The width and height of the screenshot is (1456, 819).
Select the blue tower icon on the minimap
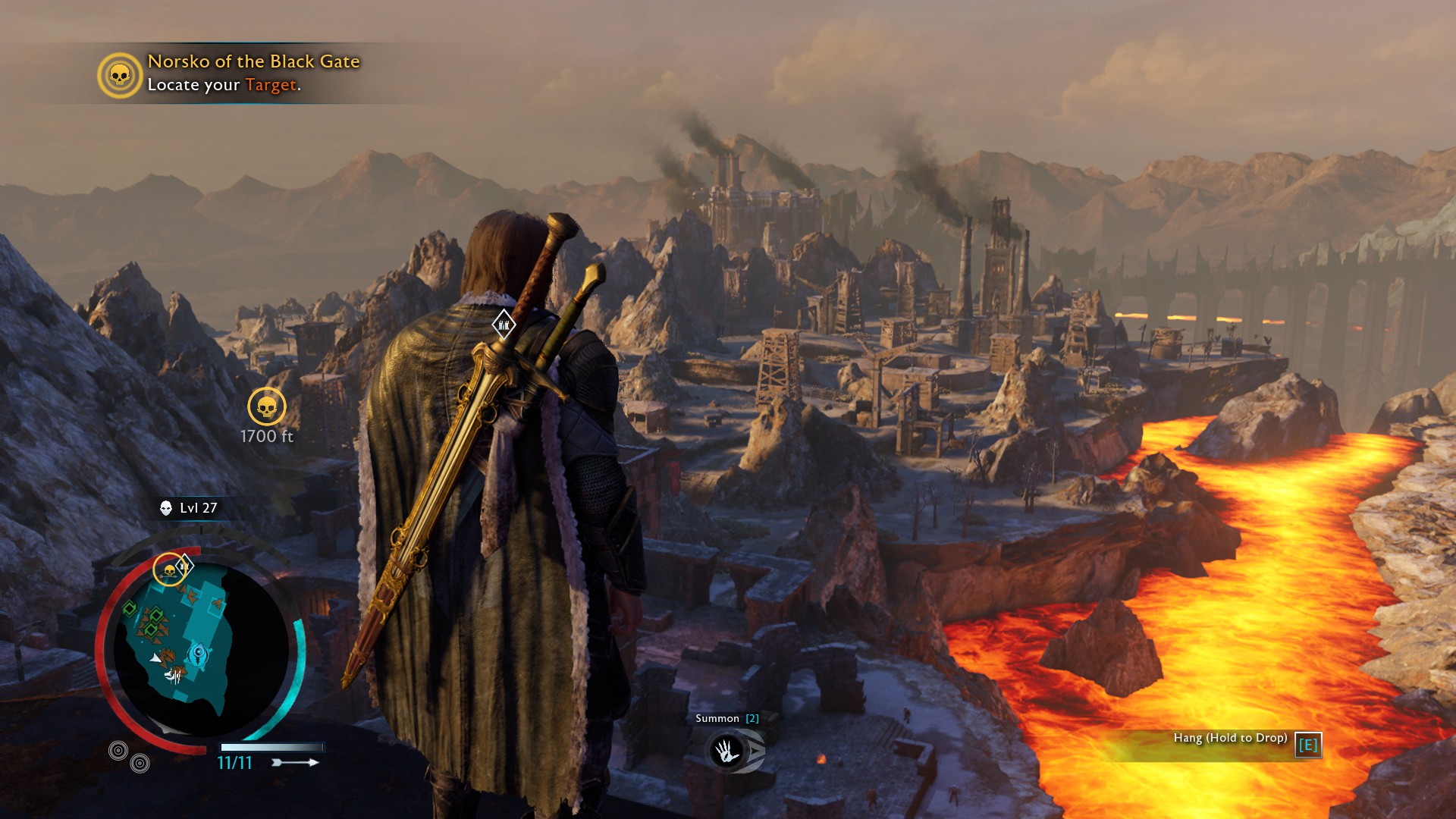[199, 654]
